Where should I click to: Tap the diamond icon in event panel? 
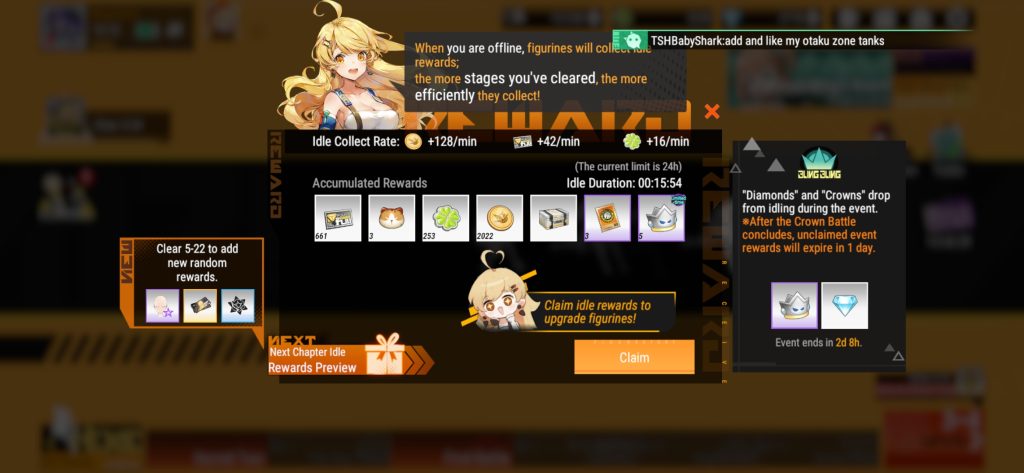(x=845, y=305)
